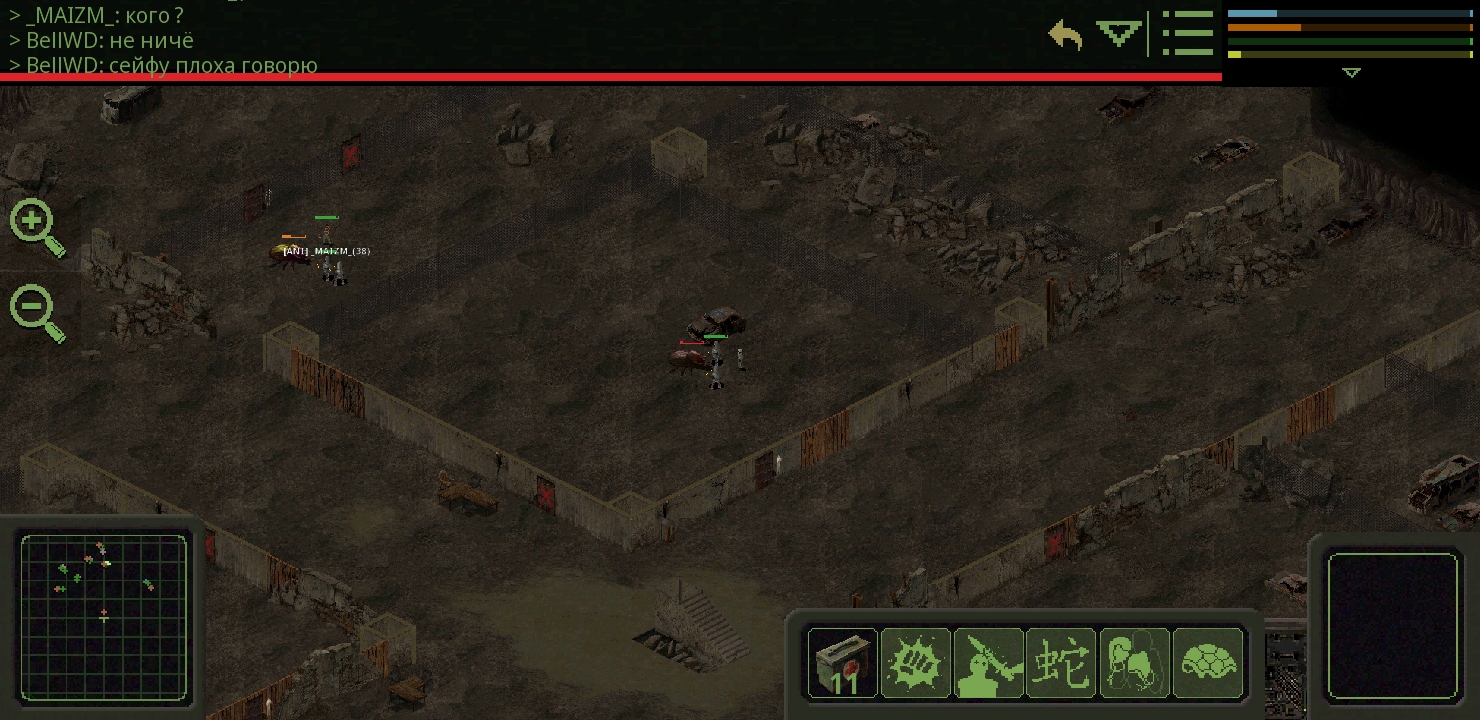
Task: Click the undo arrow icon at top
Action: (x=1066, y=32)
